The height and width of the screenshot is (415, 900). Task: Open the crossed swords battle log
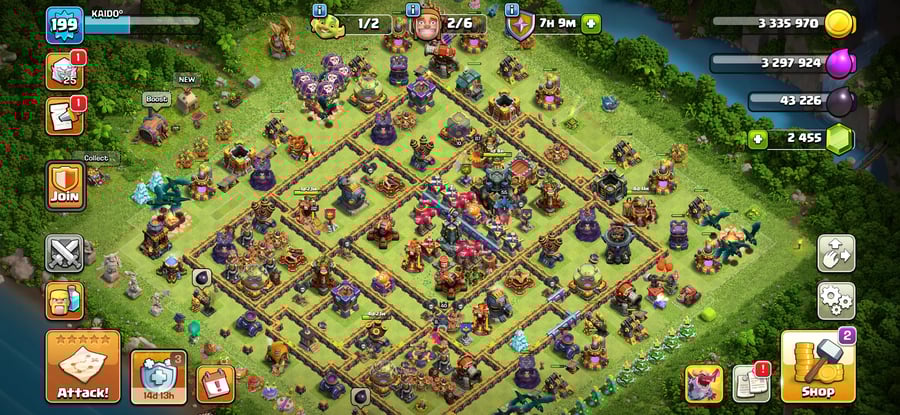[64, 254]
